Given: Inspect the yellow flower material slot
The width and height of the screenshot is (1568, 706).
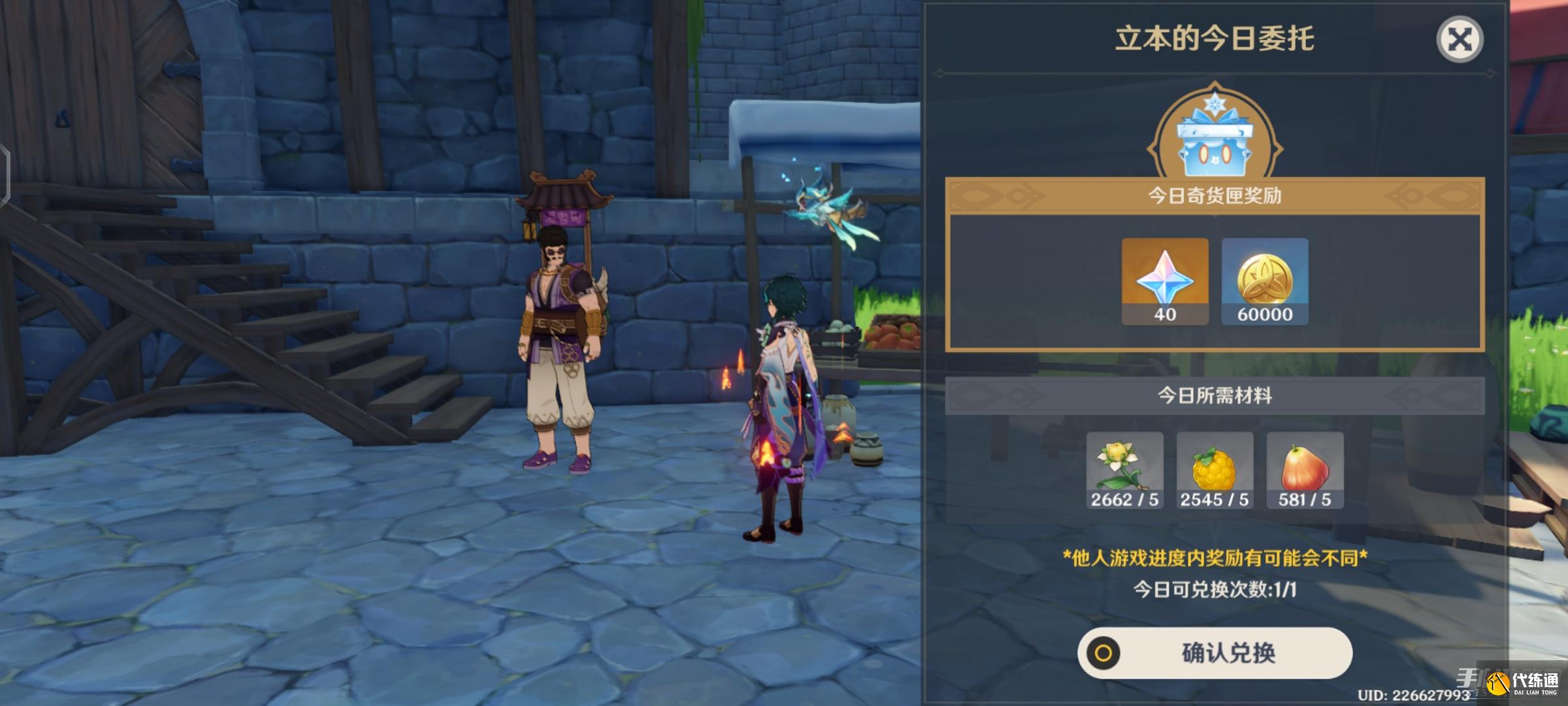Looking at the screenshot, I should (1124, 470).
